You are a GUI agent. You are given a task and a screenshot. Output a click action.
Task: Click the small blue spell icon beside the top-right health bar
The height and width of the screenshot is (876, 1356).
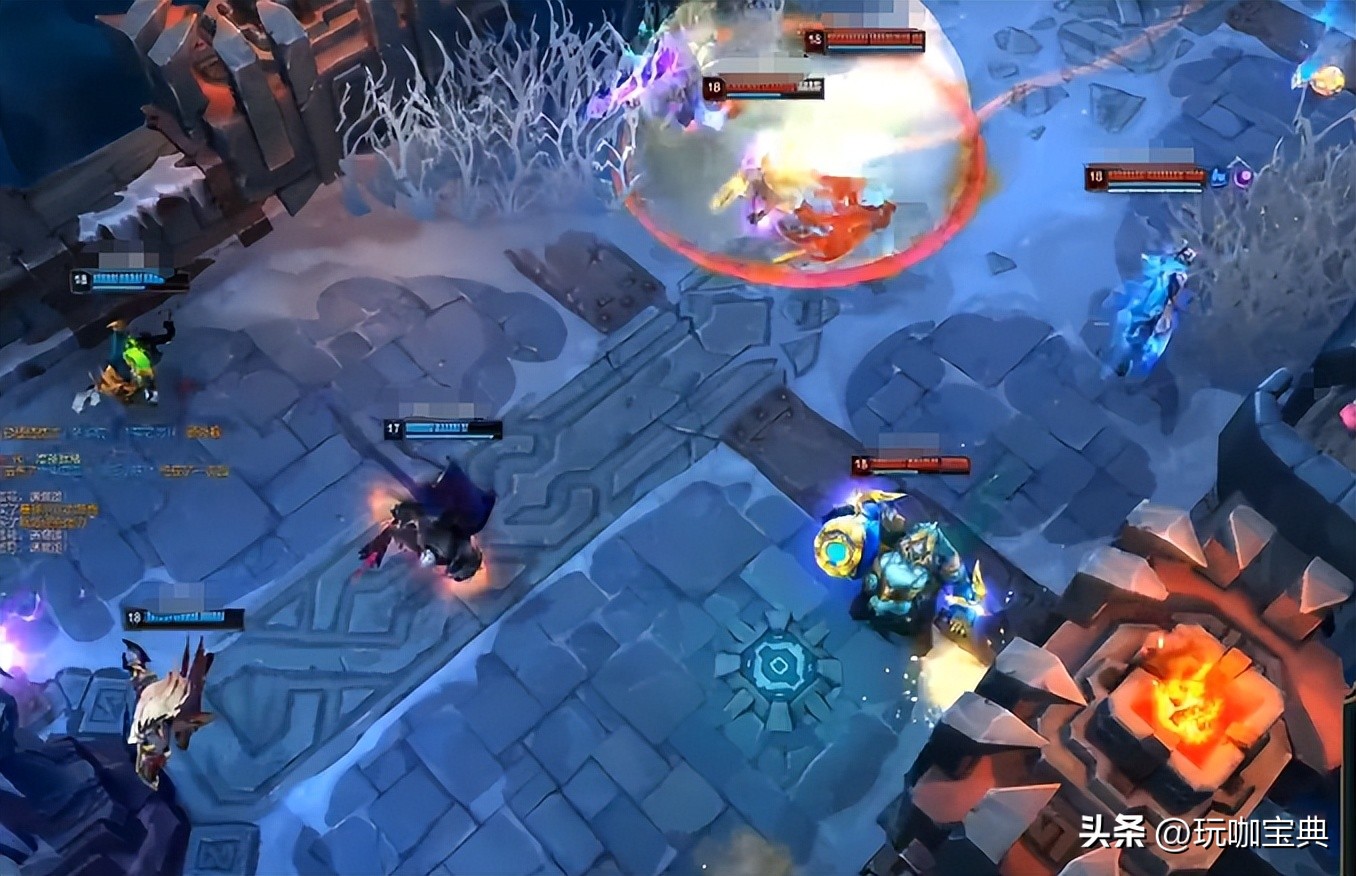pos(1219,178)
